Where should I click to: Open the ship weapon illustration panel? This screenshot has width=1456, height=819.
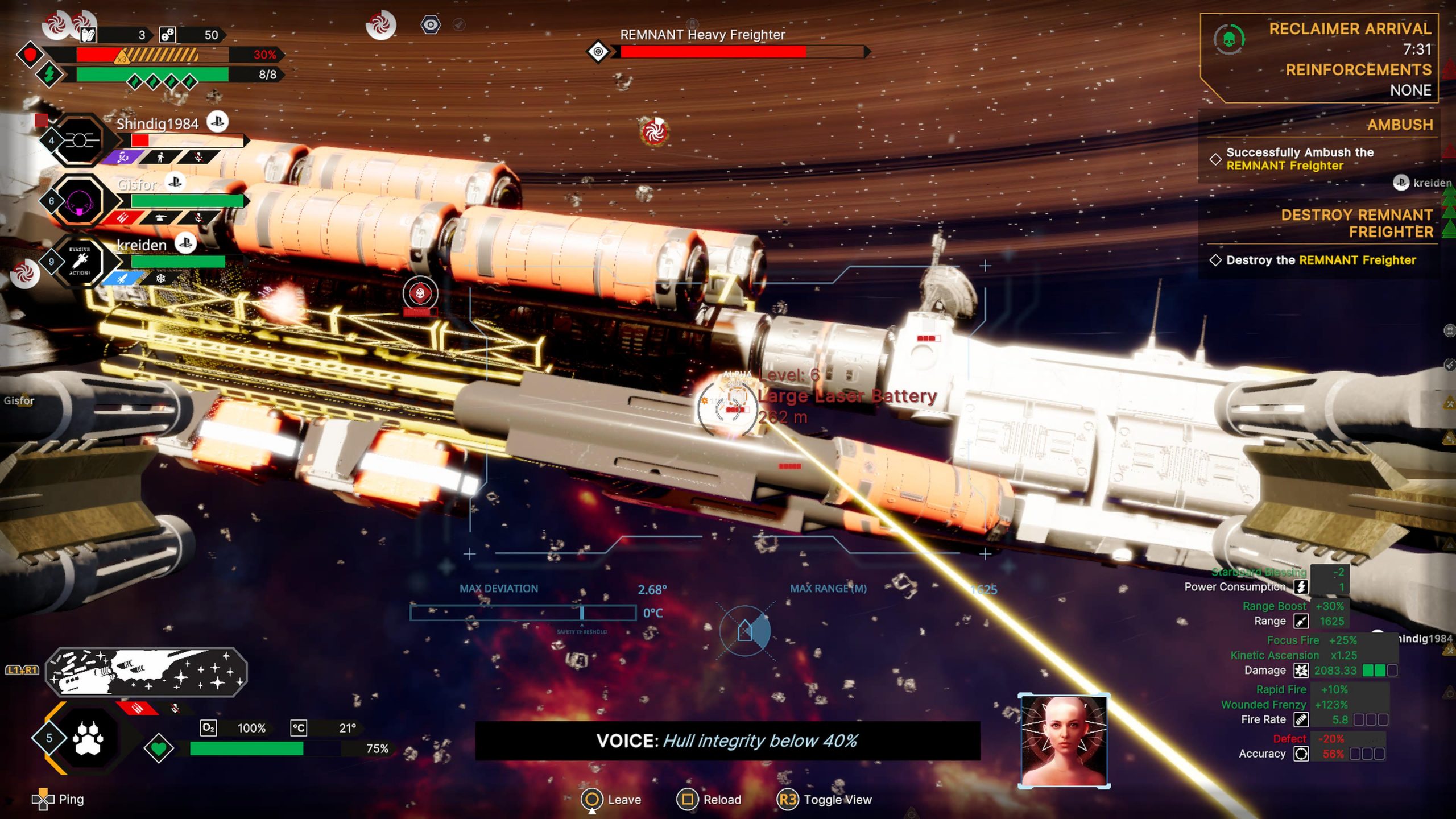(146, 672)
